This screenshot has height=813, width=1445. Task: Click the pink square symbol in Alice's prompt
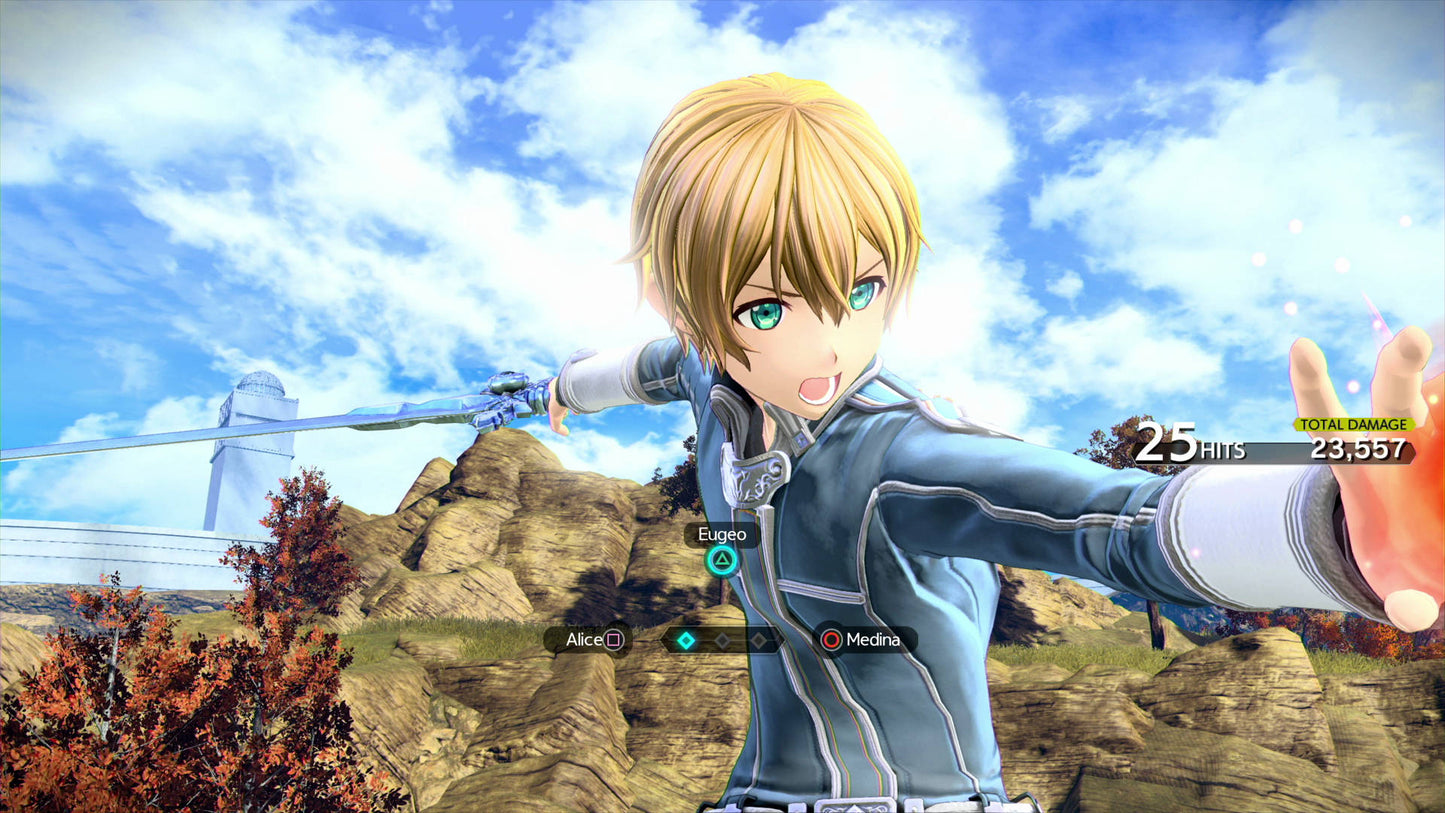[614, 639]
